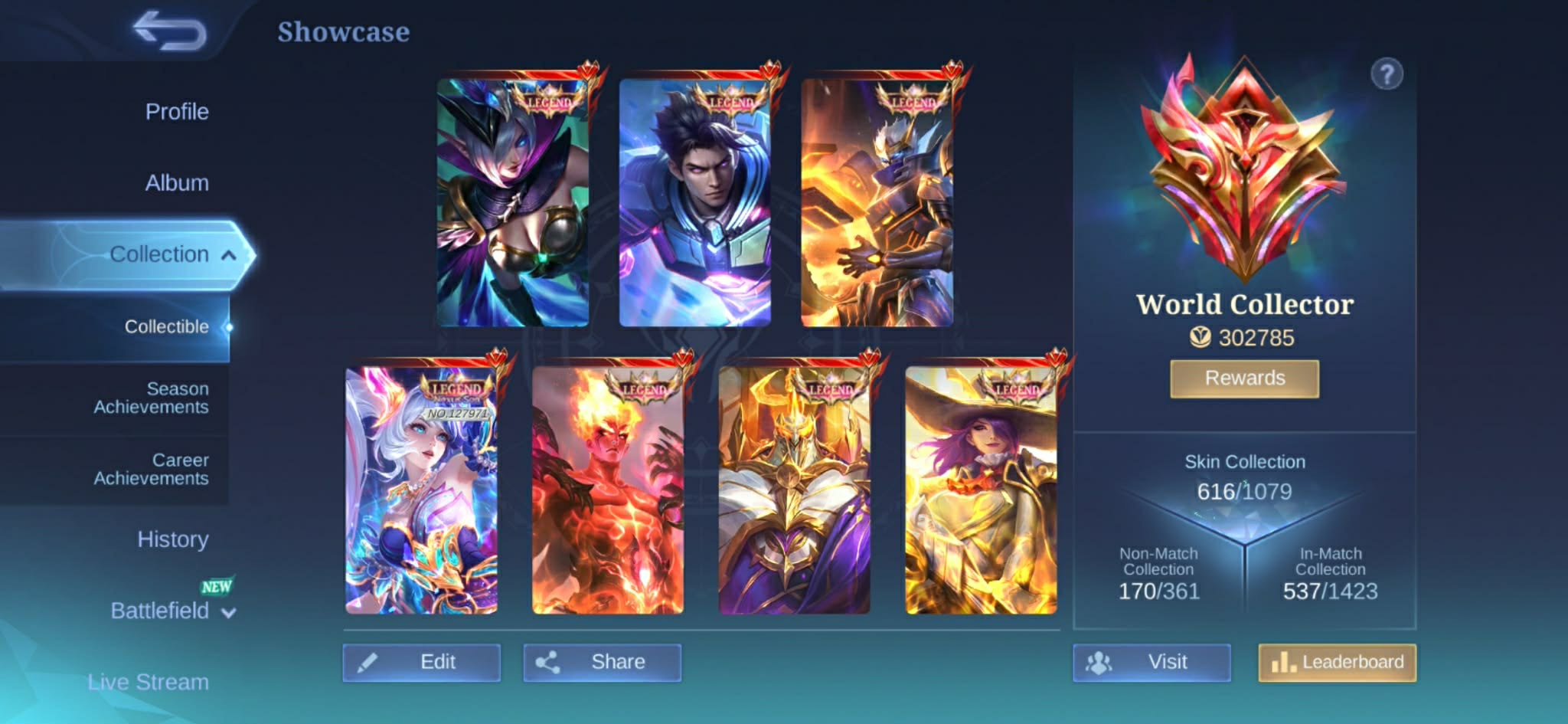
Task: Select the fiery red demon Legend skin card
Action: pos(608,490)
